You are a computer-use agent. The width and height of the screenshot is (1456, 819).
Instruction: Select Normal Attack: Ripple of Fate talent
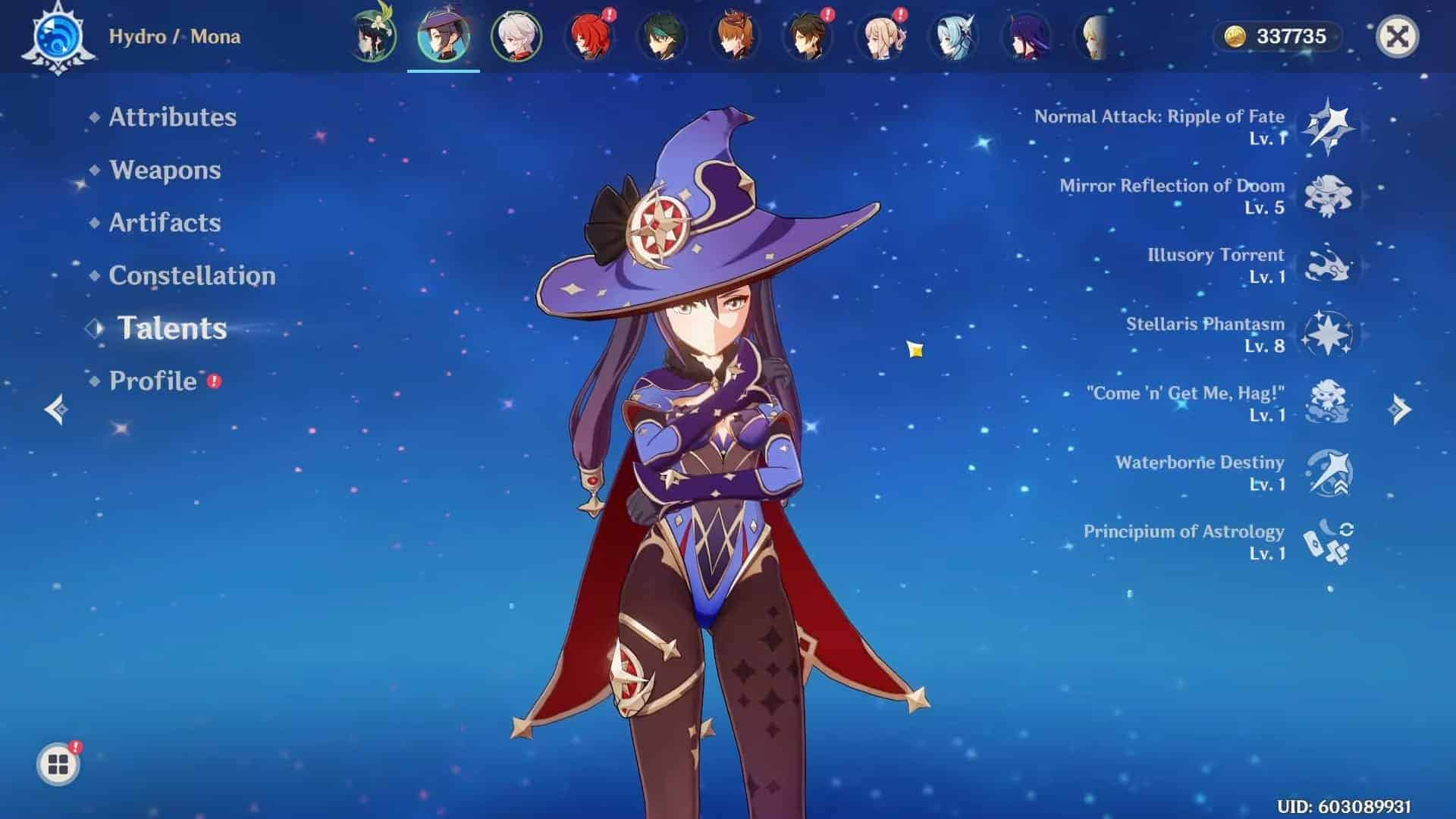click(x=1328, y=126)
